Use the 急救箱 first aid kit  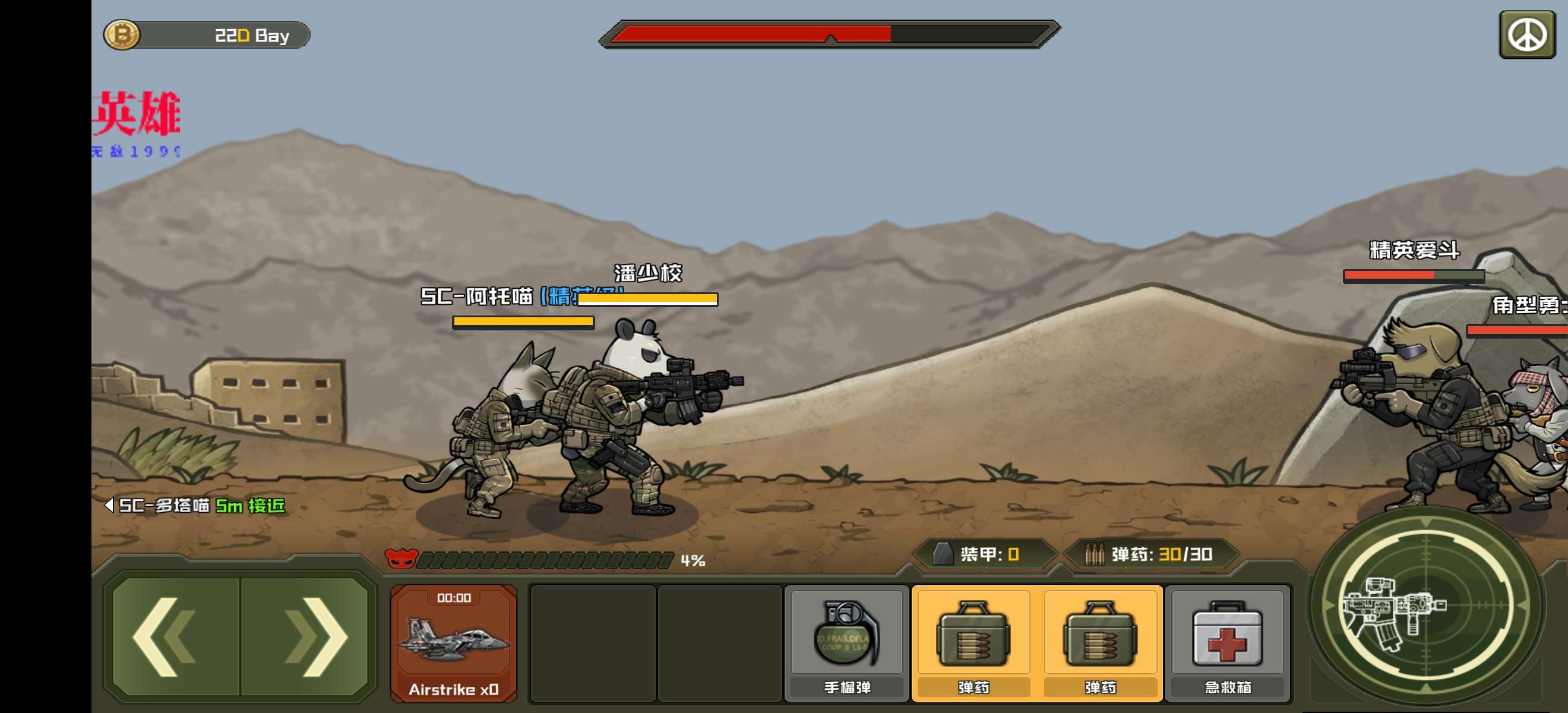[x=1227, y=643]
